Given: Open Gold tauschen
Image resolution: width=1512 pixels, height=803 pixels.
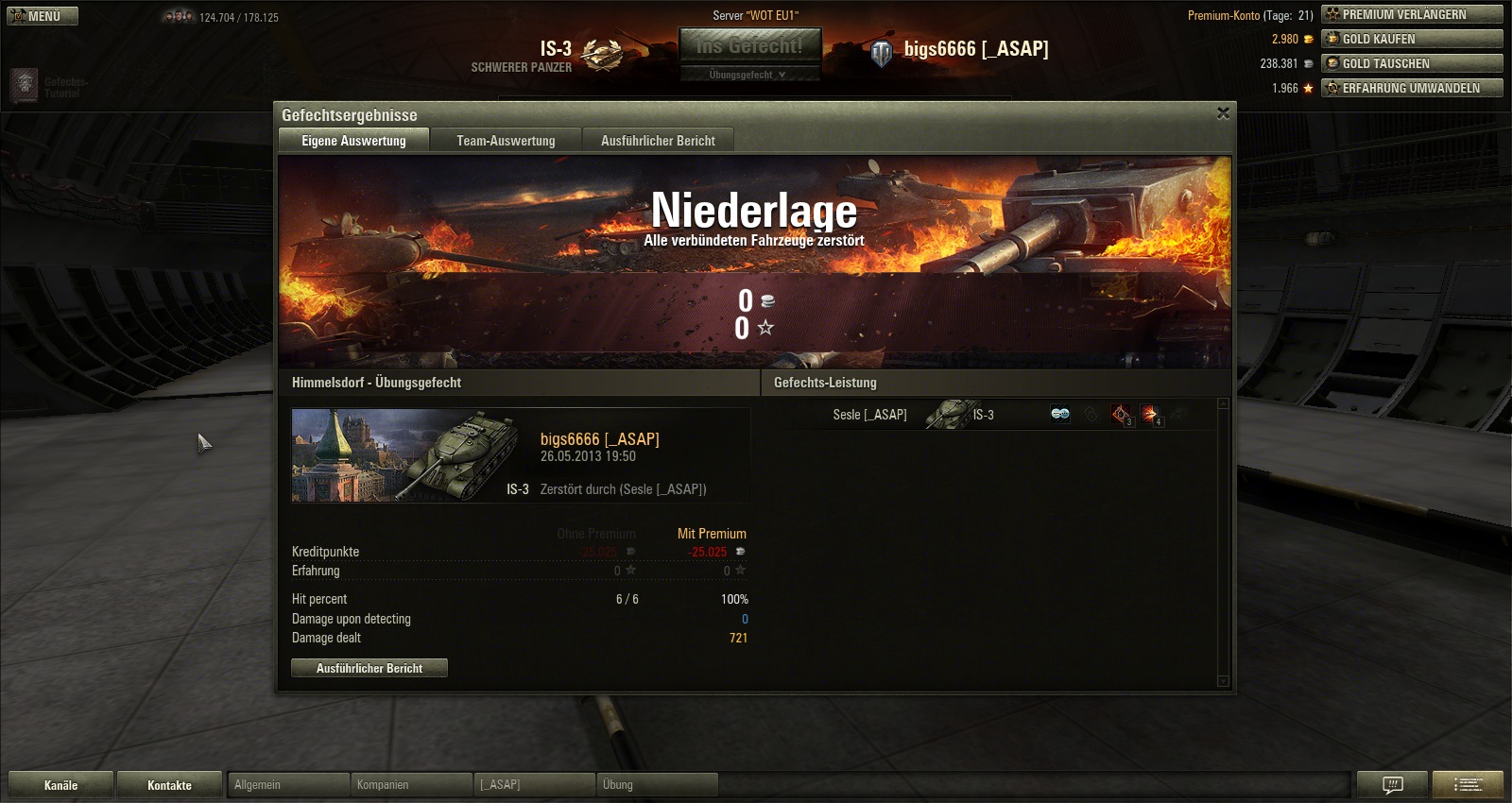Looking at the screenshot, I should click(1412, 63).
